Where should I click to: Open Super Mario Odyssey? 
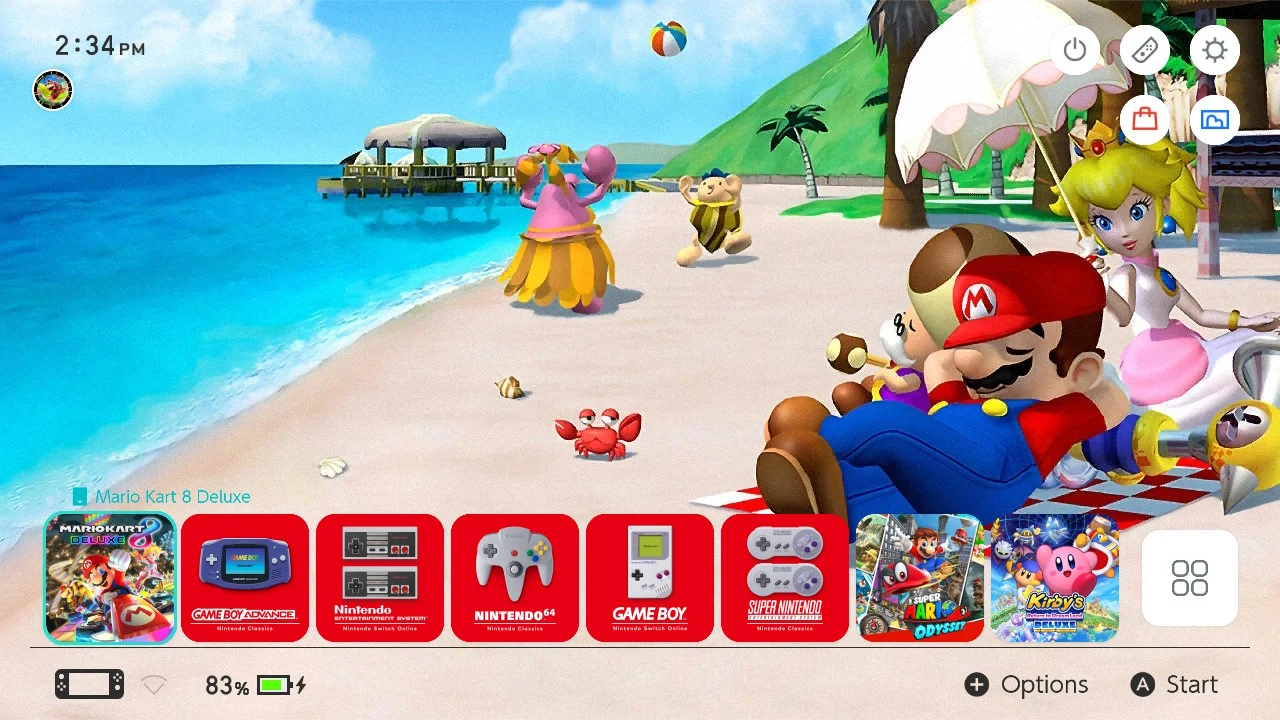920,578
